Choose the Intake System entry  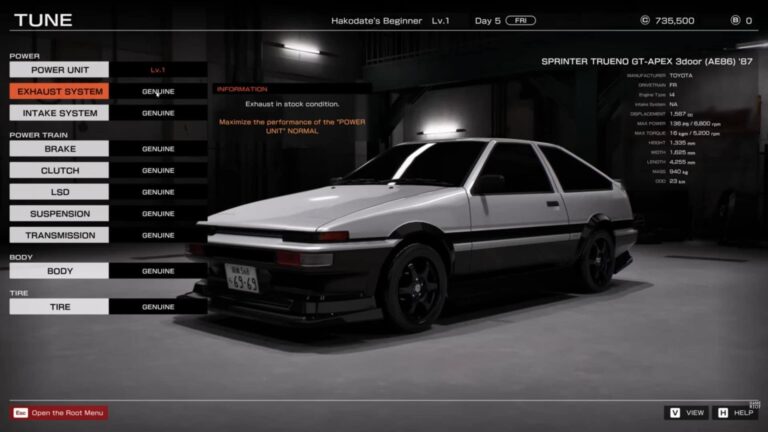point(59,114)
